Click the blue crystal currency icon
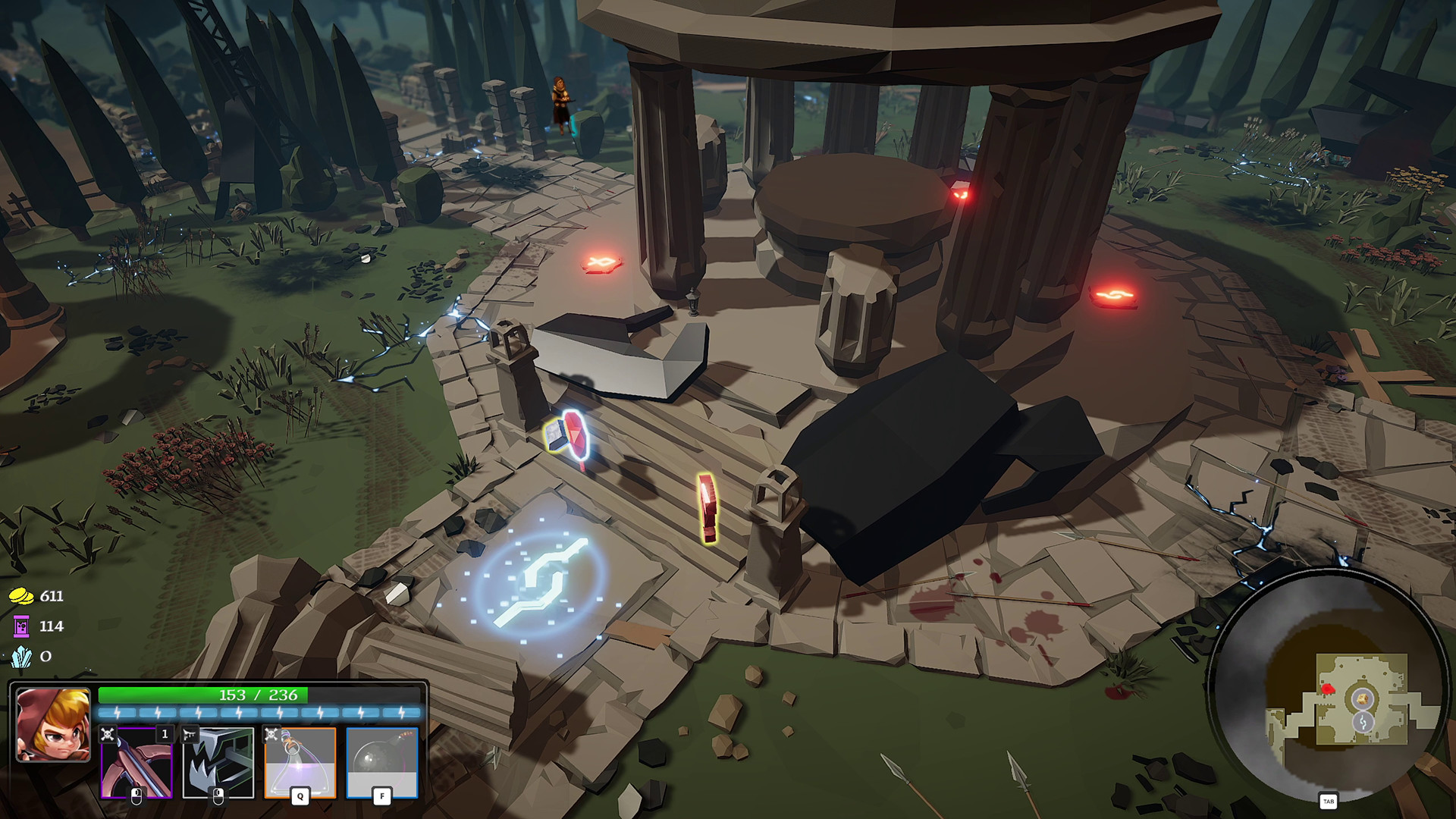 click(x=21, y=657)
